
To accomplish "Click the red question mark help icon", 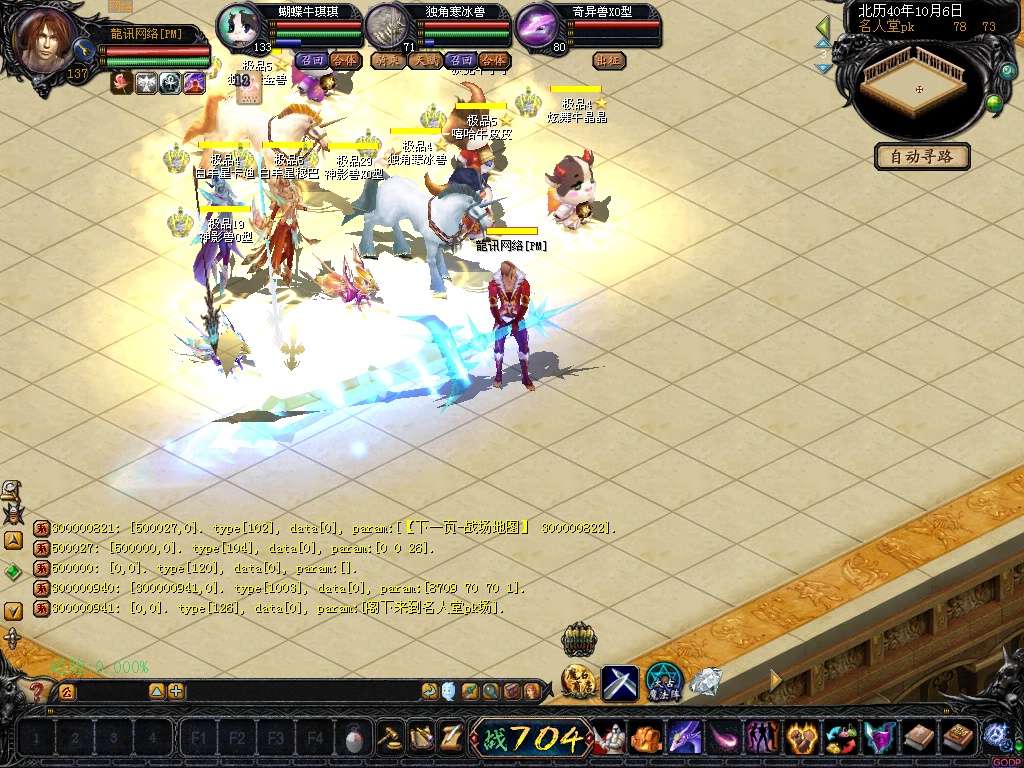I will pos(36,691).
